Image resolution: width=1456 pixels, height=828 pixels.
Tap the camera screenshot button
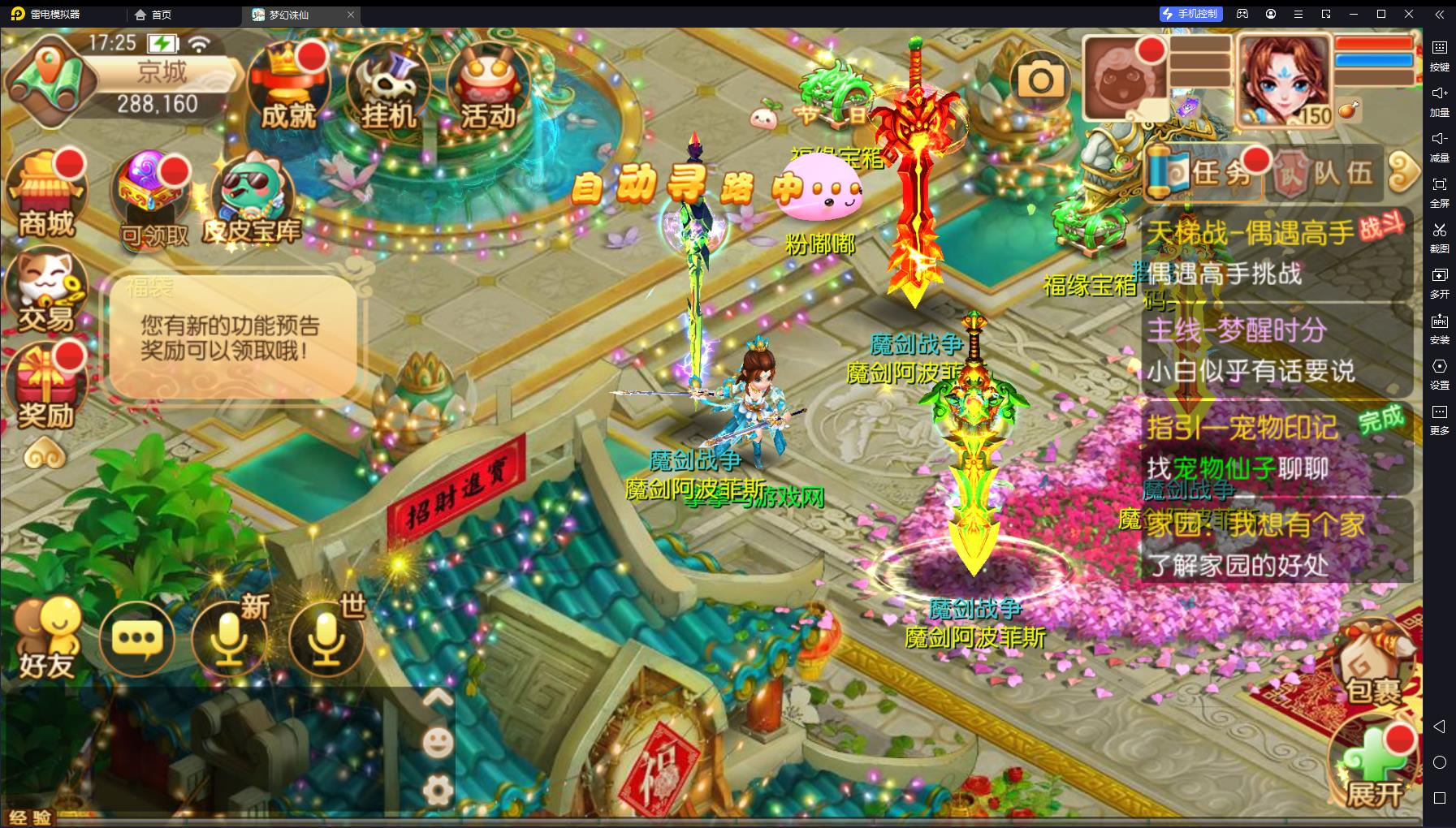(1040, 80)
